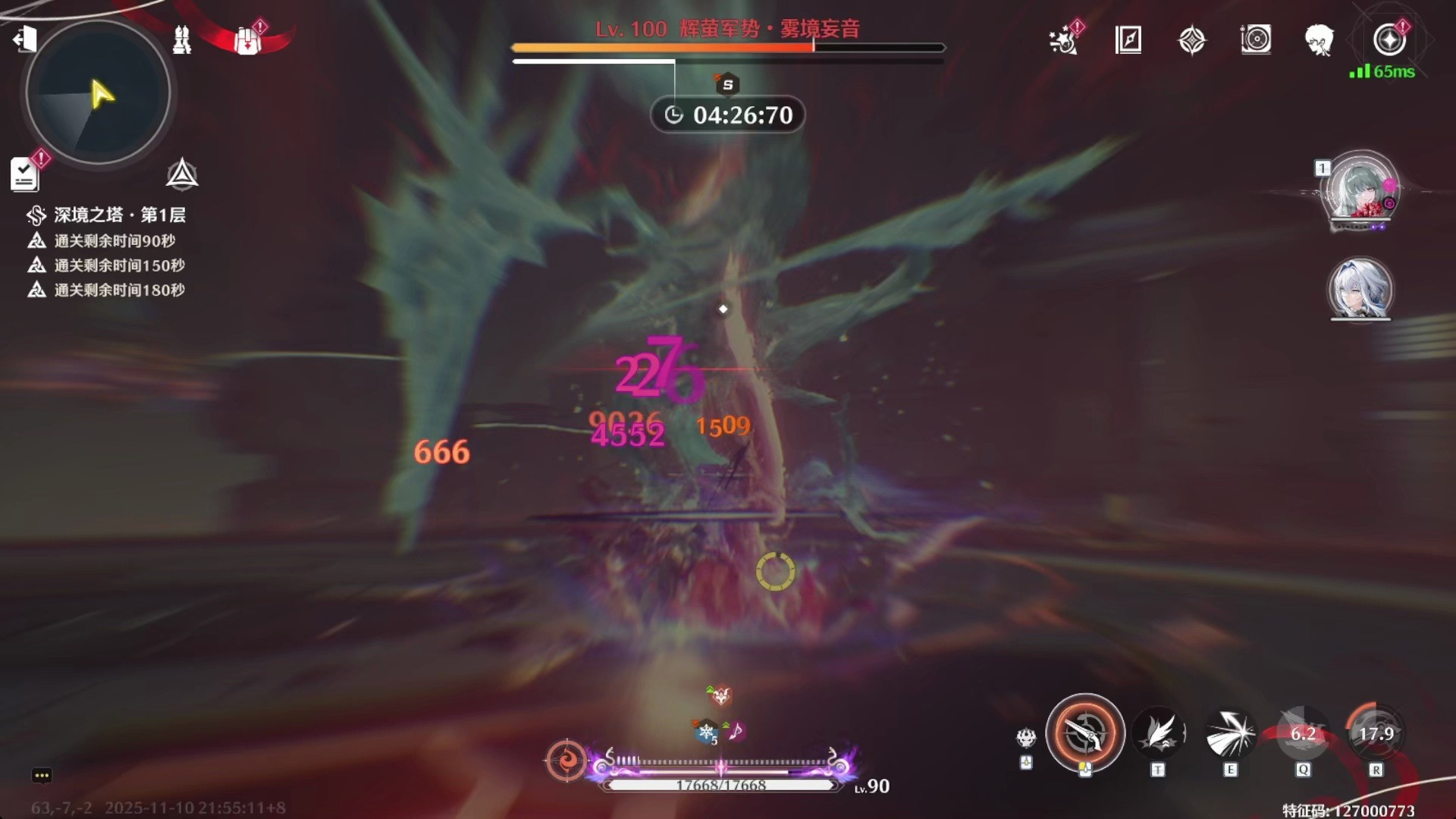Trigger the slash skill labeled E

pyautogui.click(x=1230, y=733)
